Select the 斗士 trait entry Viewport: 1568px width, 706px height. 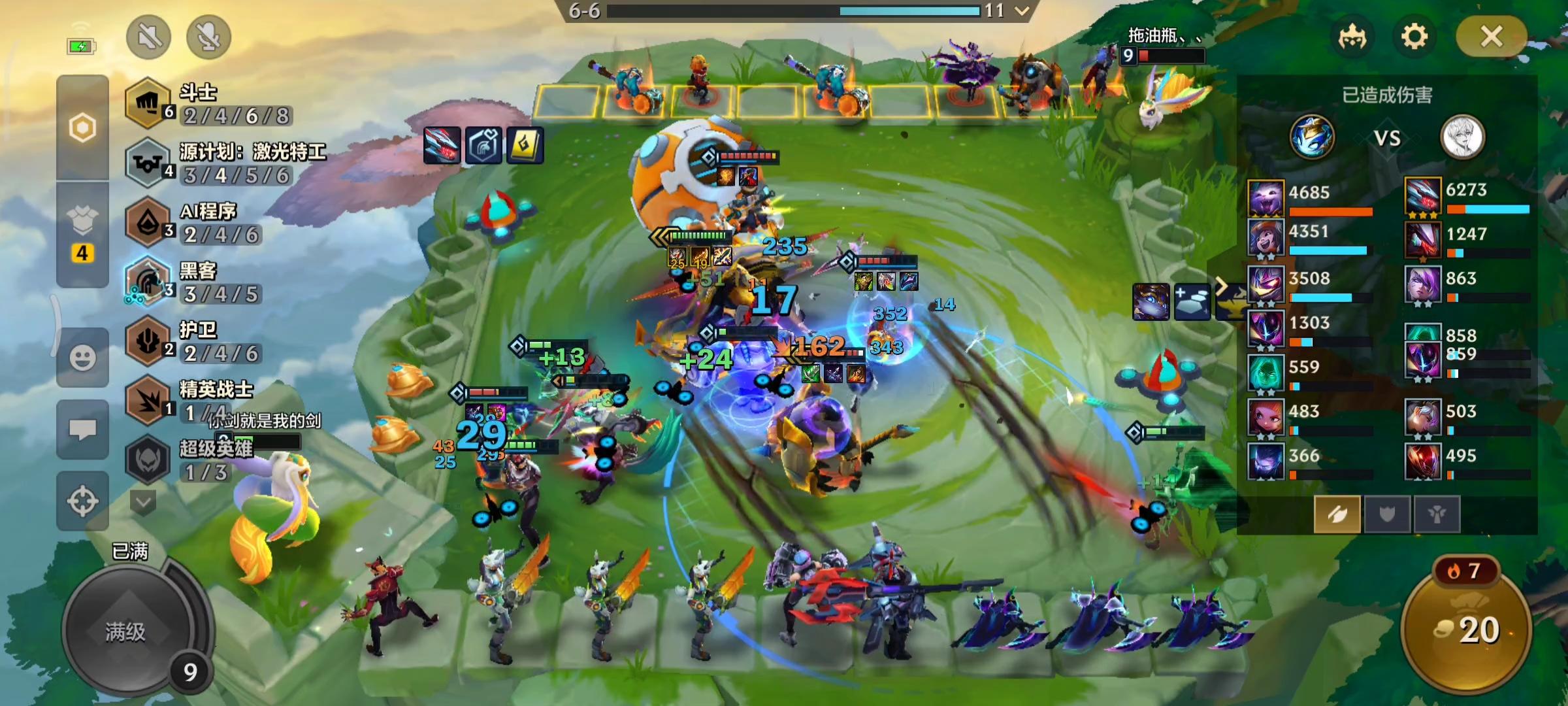coord(209,105)
